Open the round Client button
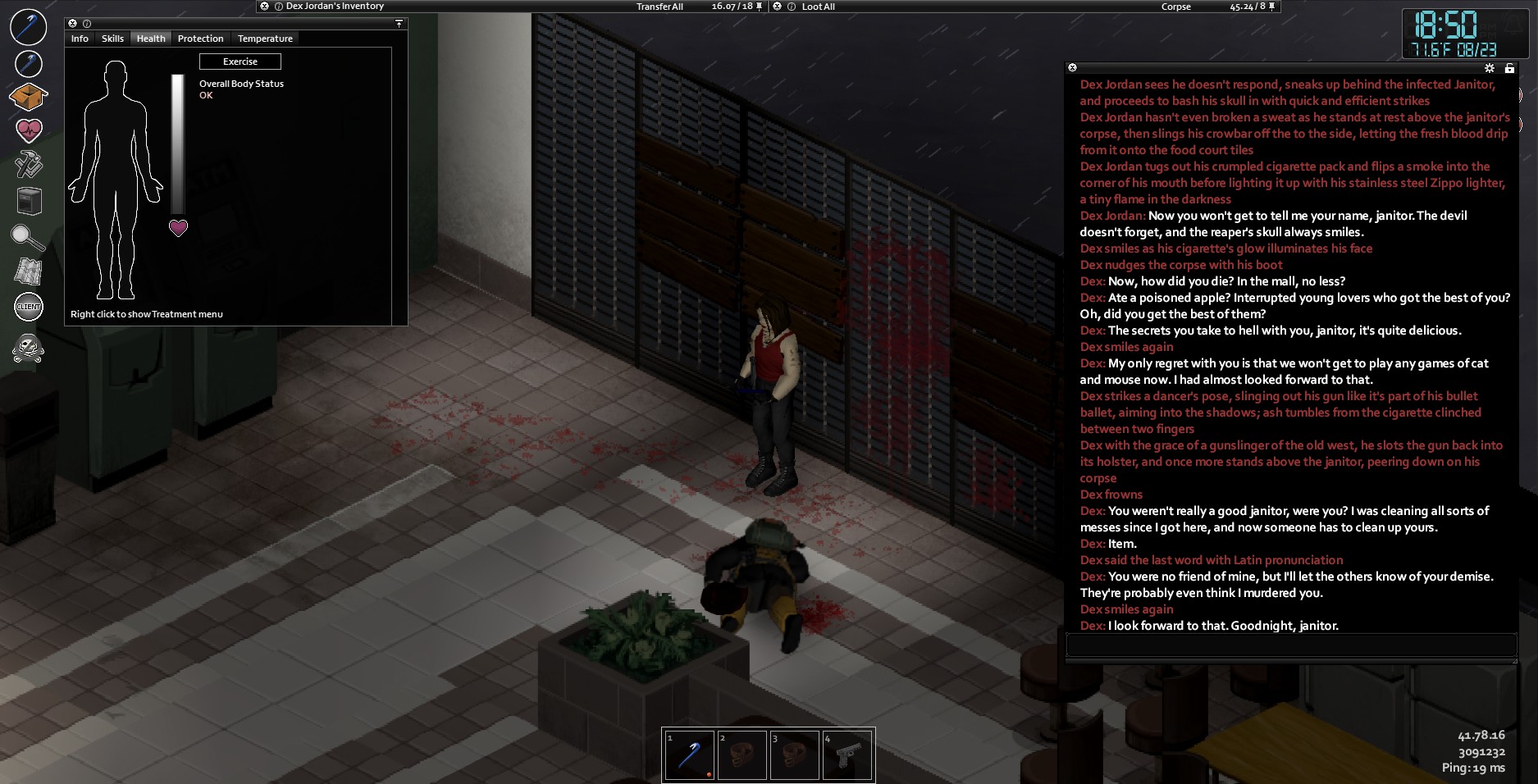Screen dimensions: 1538x784 [28, 307]
